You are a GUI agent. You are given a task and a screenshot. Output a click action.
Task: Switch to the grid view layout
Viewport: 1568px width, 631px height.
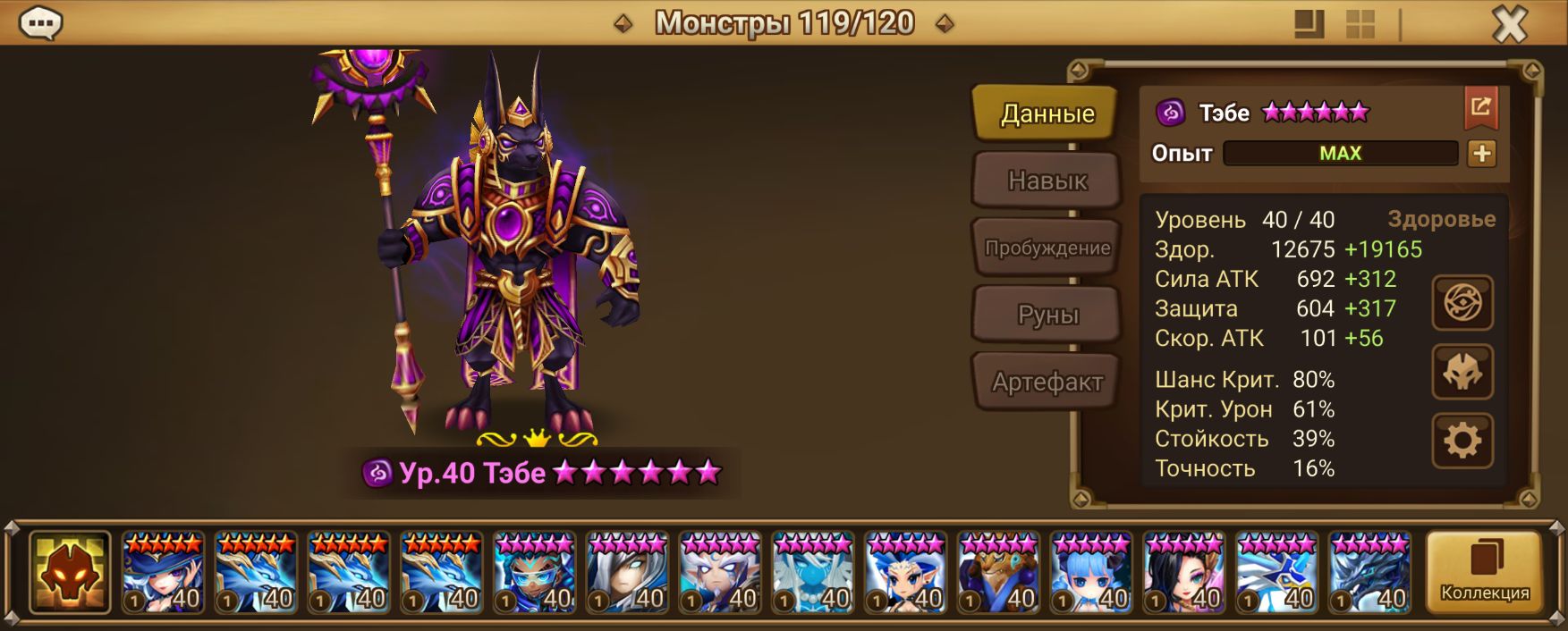click(x=1360, y=24)
